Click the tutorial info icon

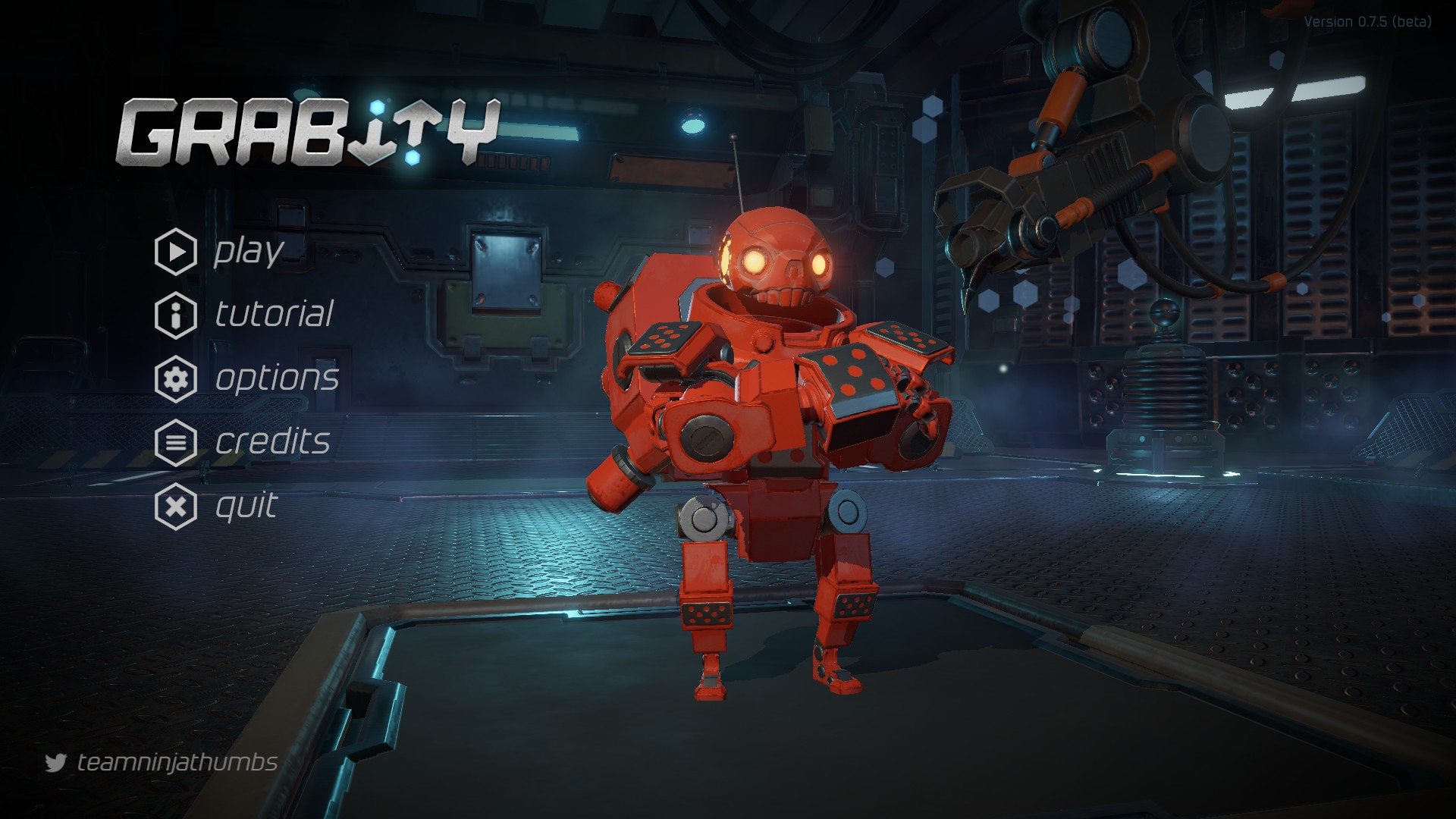tap(175, 315)
